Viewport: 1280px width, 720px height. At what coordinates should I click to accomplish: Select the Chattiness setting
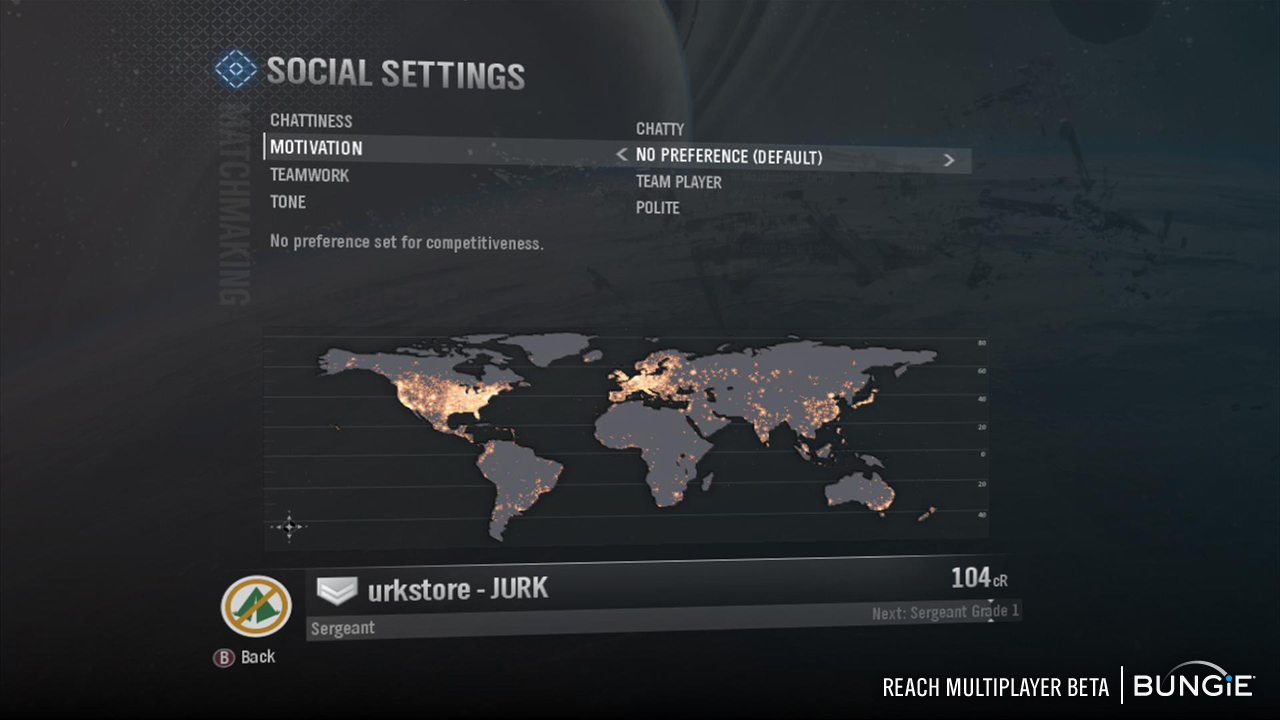[311, 121]
